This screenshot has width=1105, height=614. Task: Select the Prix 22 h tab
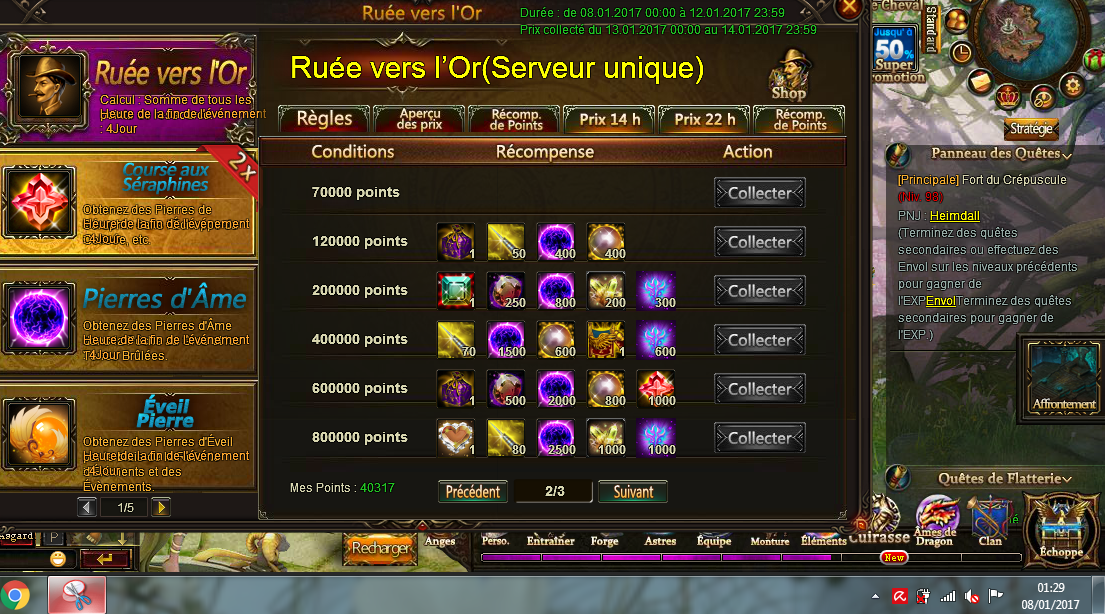click(x=705, y=119)
